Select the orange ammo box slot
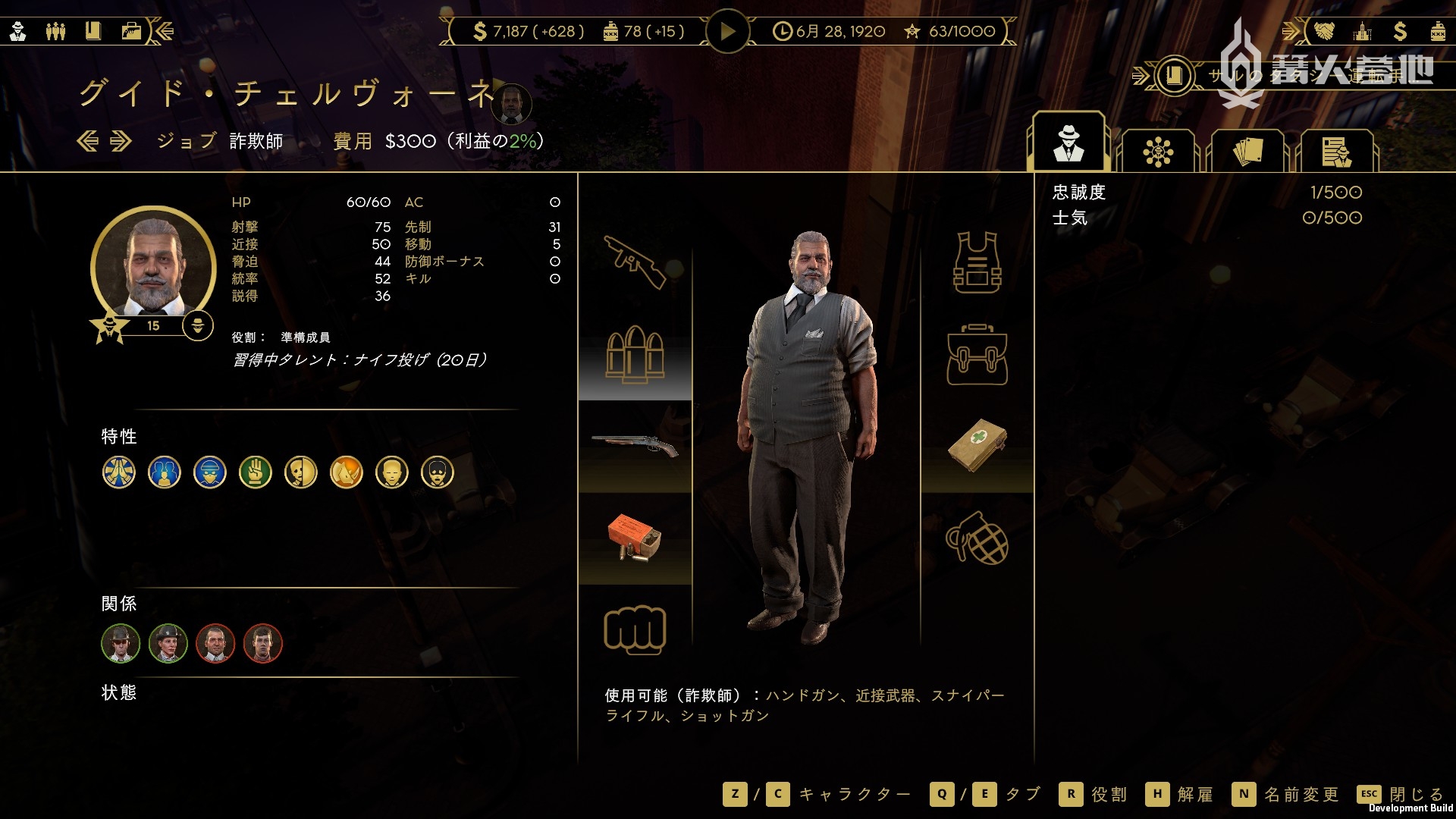The width and height of the screenshot is (1456, 819). (x=635, y=538)
